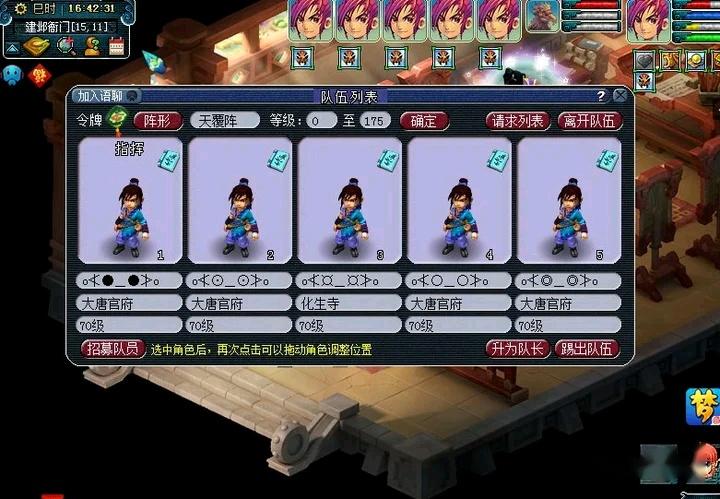Open the 请求列表 request list

(x=518, y=121)
